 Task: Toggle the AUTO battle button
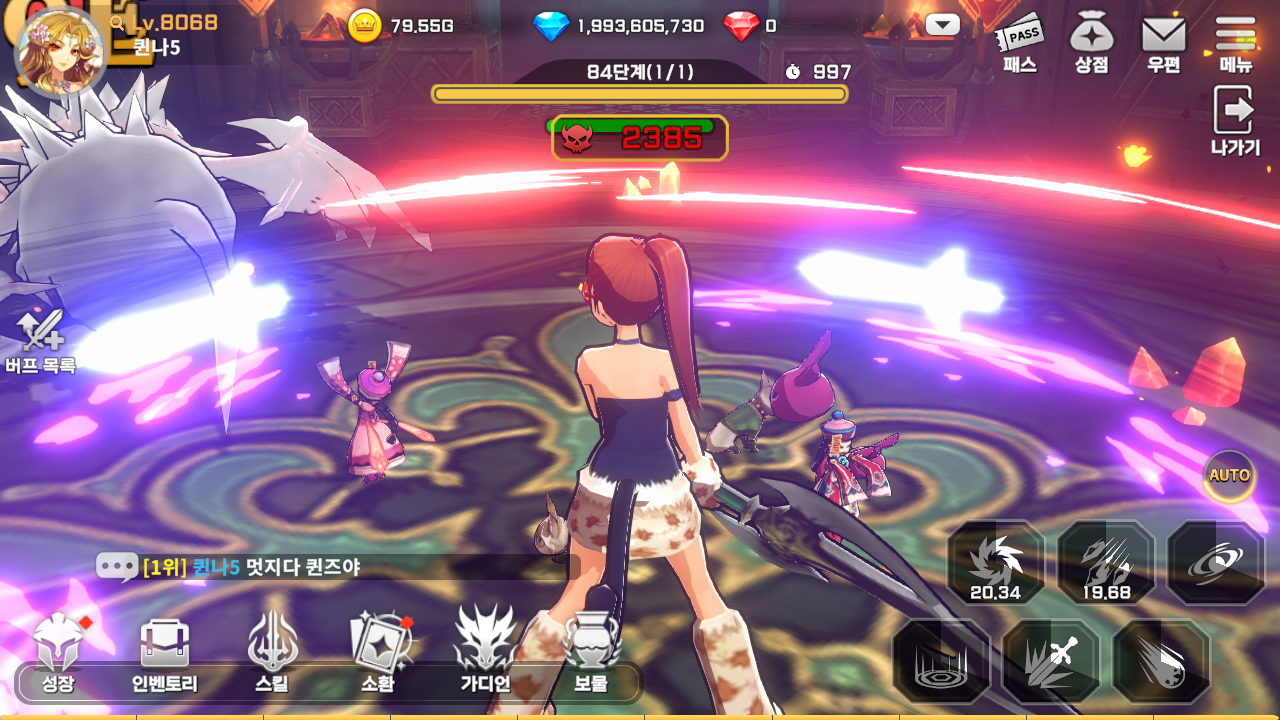pyautogui.click(x=1229, y=476)
